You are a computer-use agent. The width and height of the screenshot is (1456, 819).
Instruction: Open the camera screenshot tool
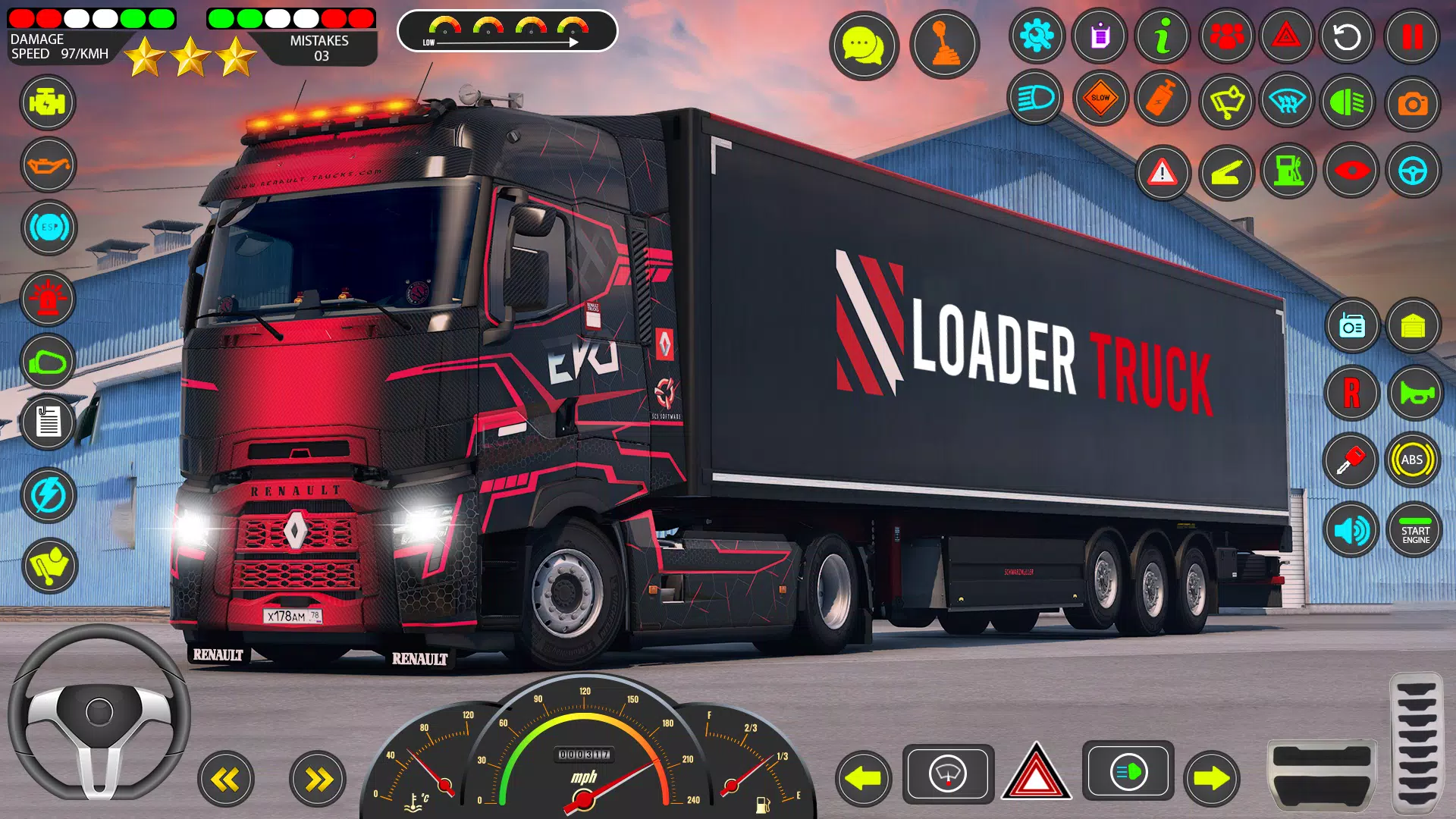click(x=1412, y=99)
